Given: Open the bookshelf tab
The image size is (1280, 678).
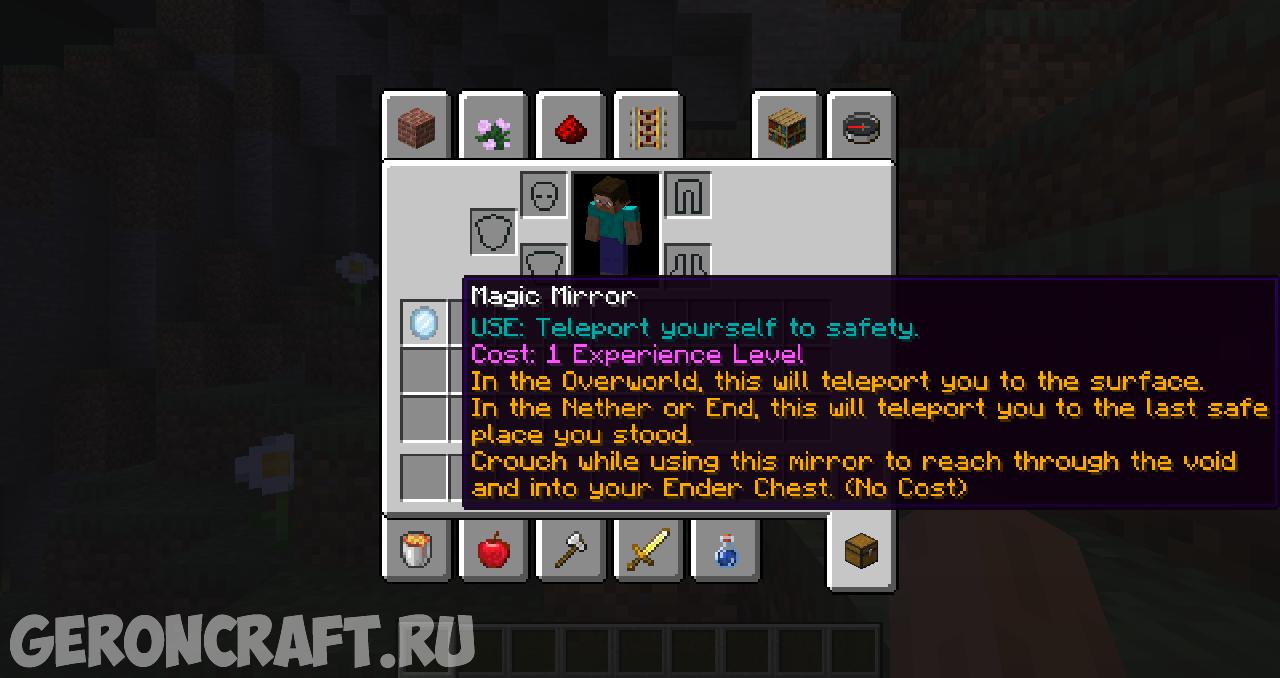Looking at the screenshot, I should (x=786, y=128).
